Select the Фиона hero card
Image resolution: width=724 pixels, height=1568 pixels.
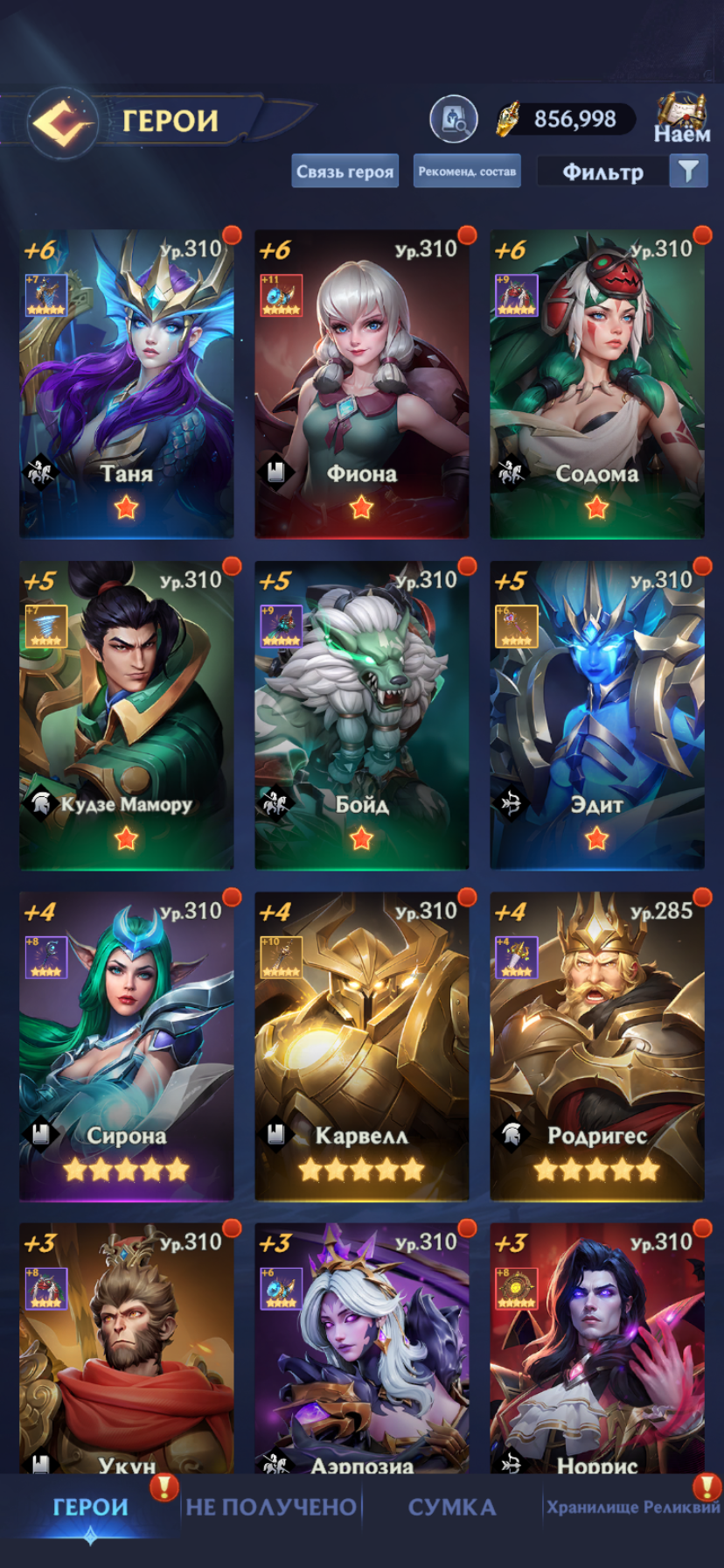361,383
